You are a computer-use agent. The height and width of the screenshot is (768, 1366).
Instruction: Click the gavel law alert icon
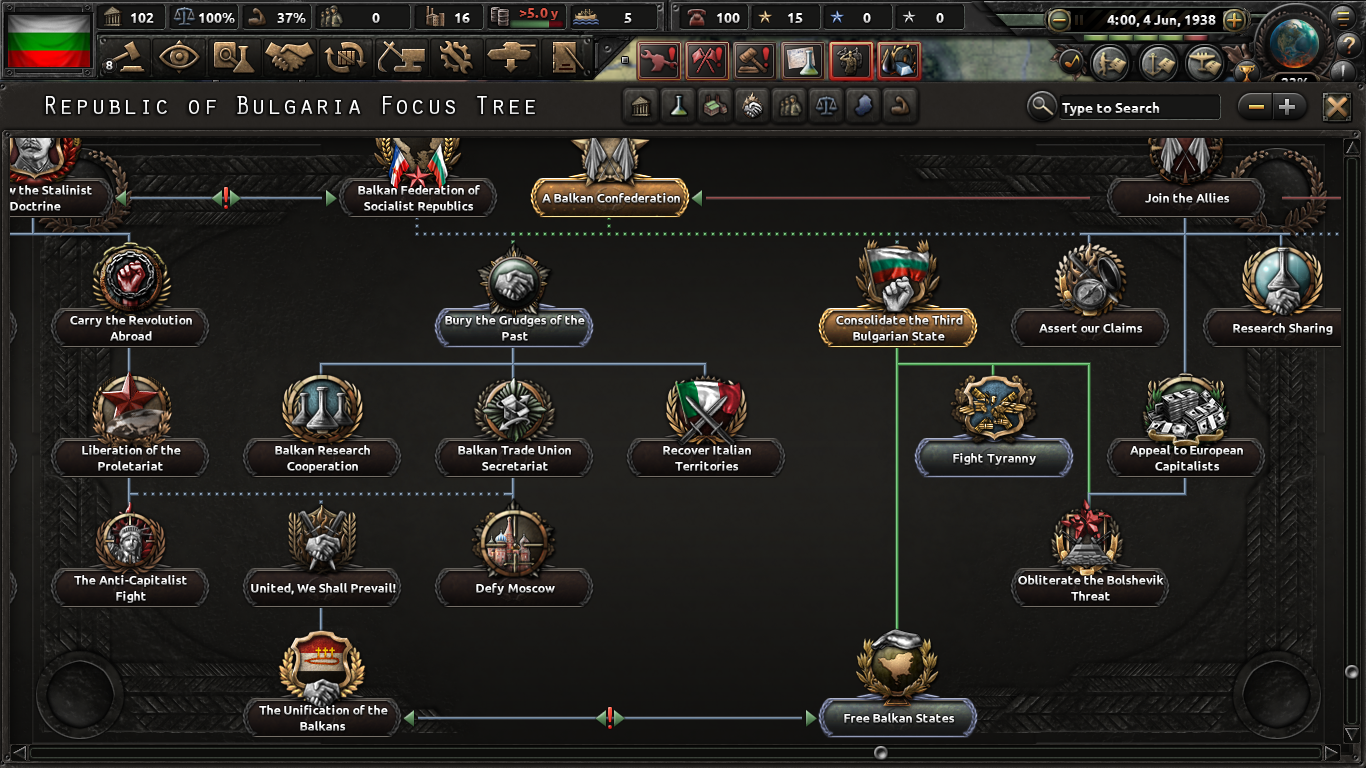click(752, 59)
